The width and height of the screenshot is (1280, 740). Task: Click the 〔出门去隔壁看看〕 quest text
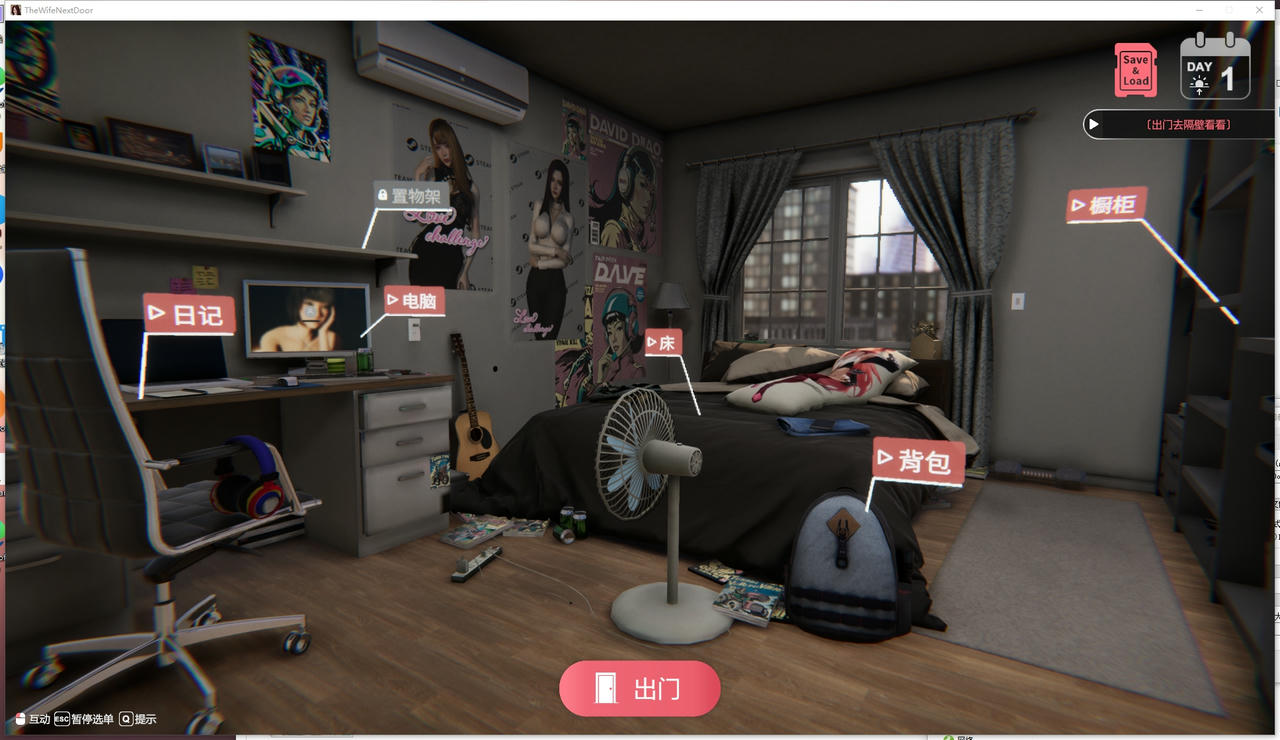pyautogui.click(x=1189, y=124)
